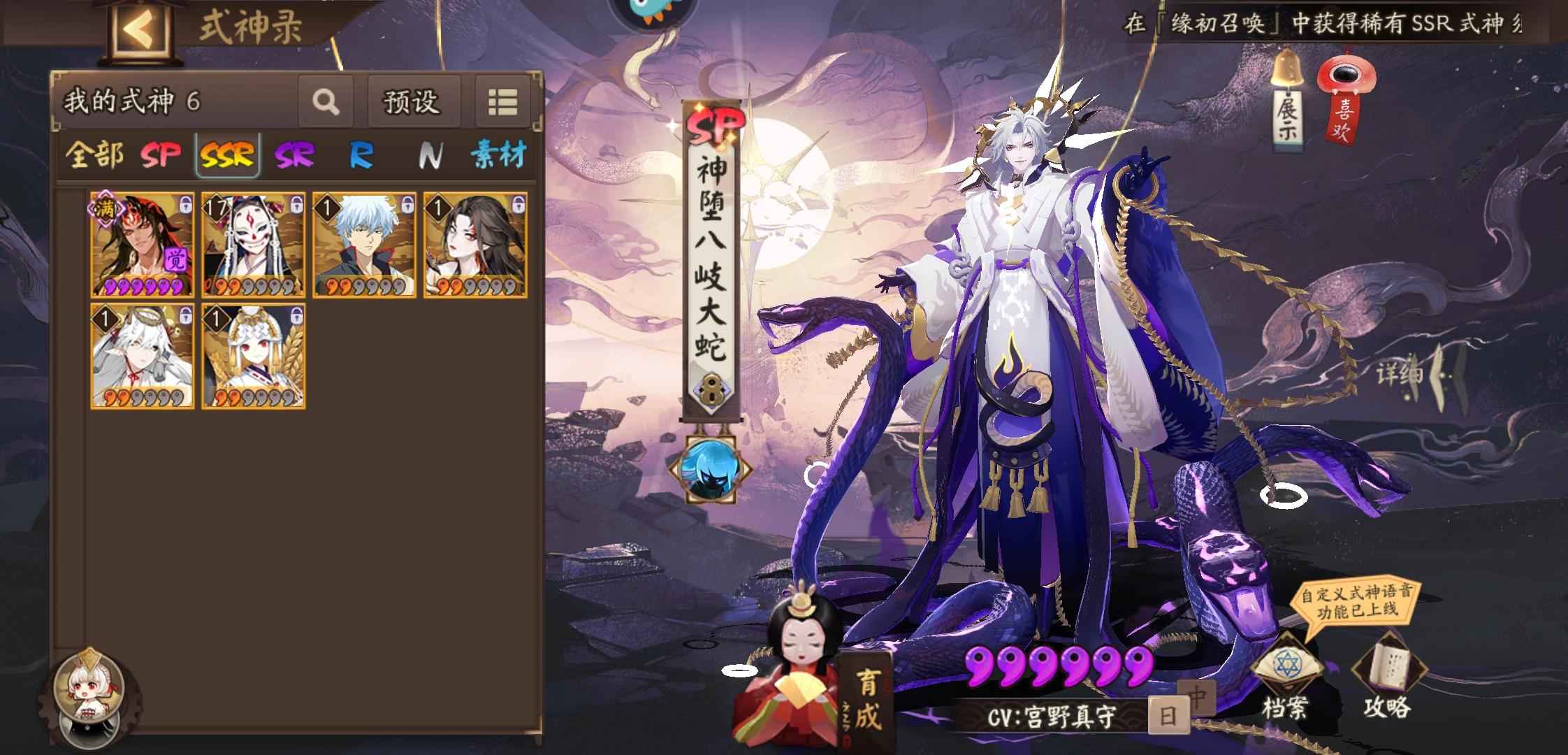Open the 素材 materials tab

pos(498,155)
